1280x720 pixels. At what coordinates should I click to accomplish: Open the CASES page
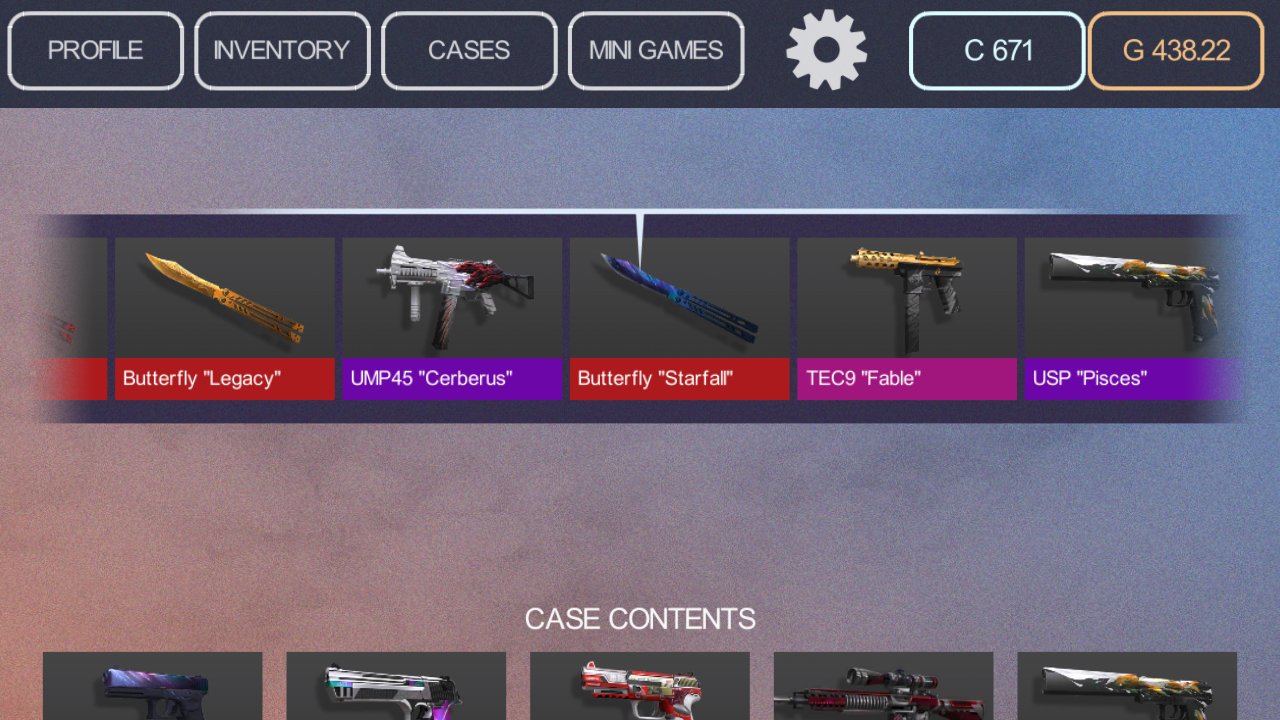(x=468, y=50)
